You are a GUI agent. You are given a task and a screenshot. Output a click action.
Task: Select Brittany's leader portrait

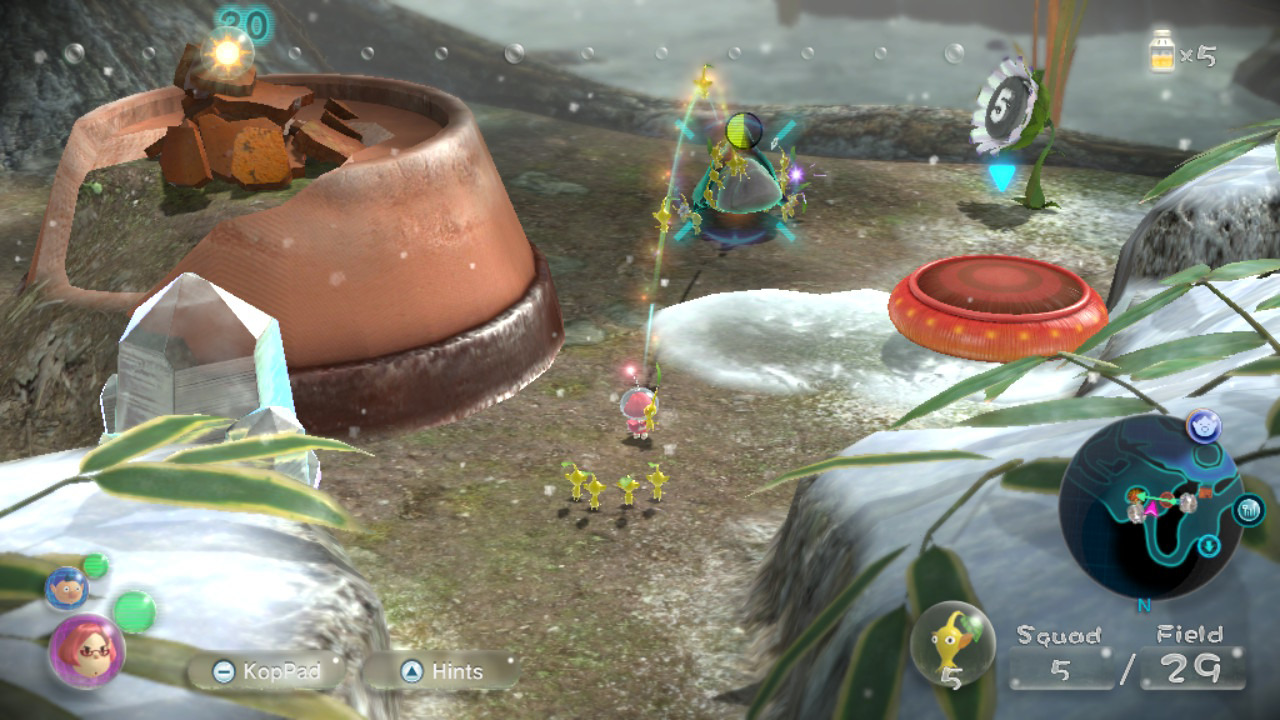(x=86, y=651)
